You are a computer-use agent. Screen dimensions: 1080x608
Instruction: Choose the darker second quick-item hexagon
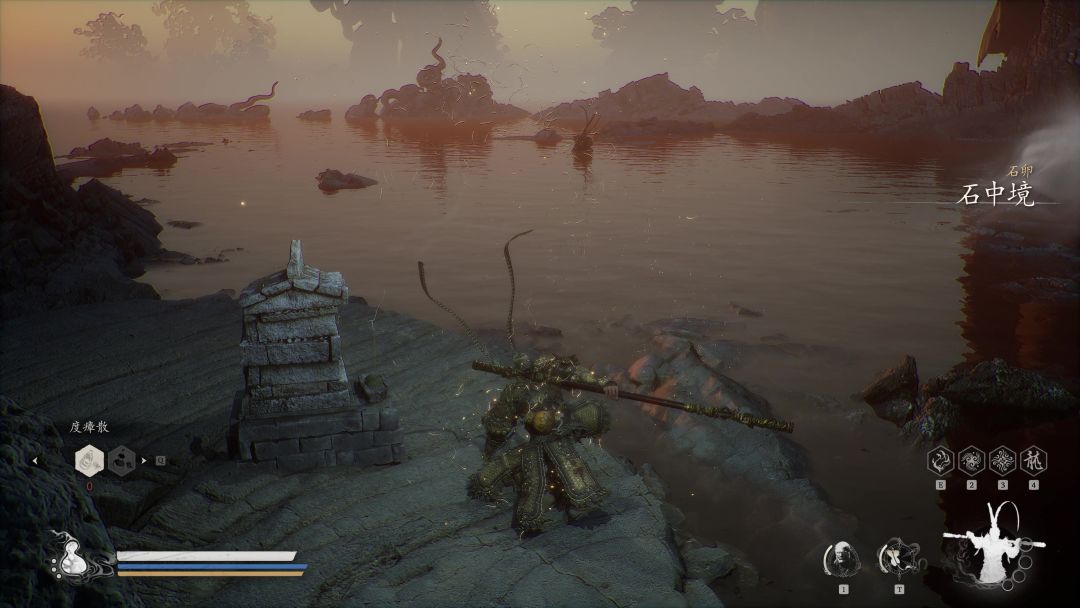click(123, 460)
